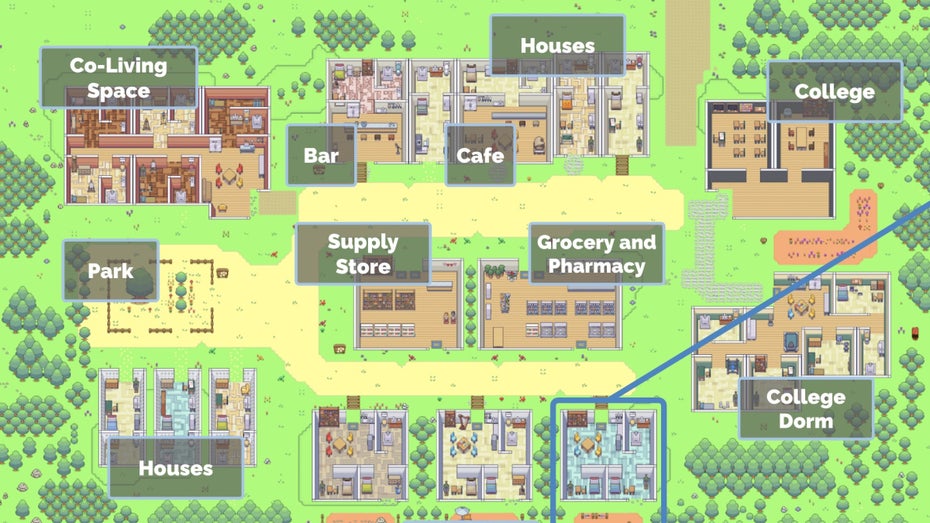Select the Cafe label

tap(479, 155)
